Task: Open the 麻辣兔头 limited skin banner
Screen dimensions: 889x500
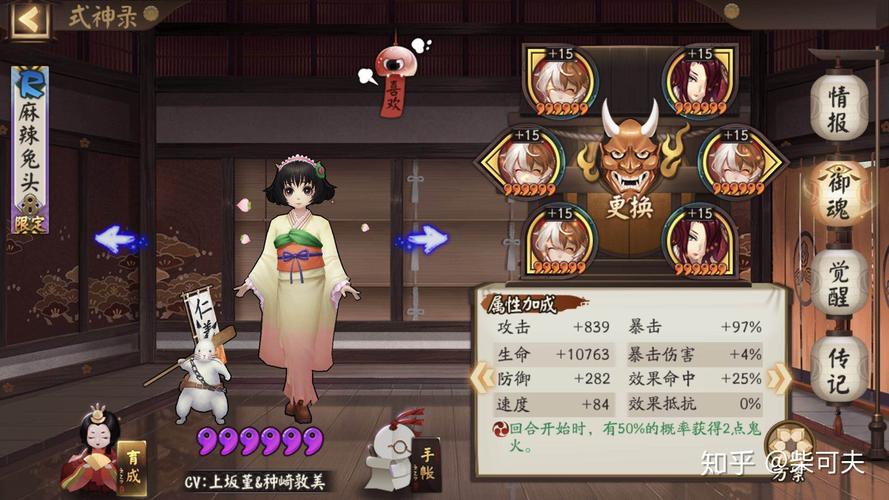Action: coord(30,150)
